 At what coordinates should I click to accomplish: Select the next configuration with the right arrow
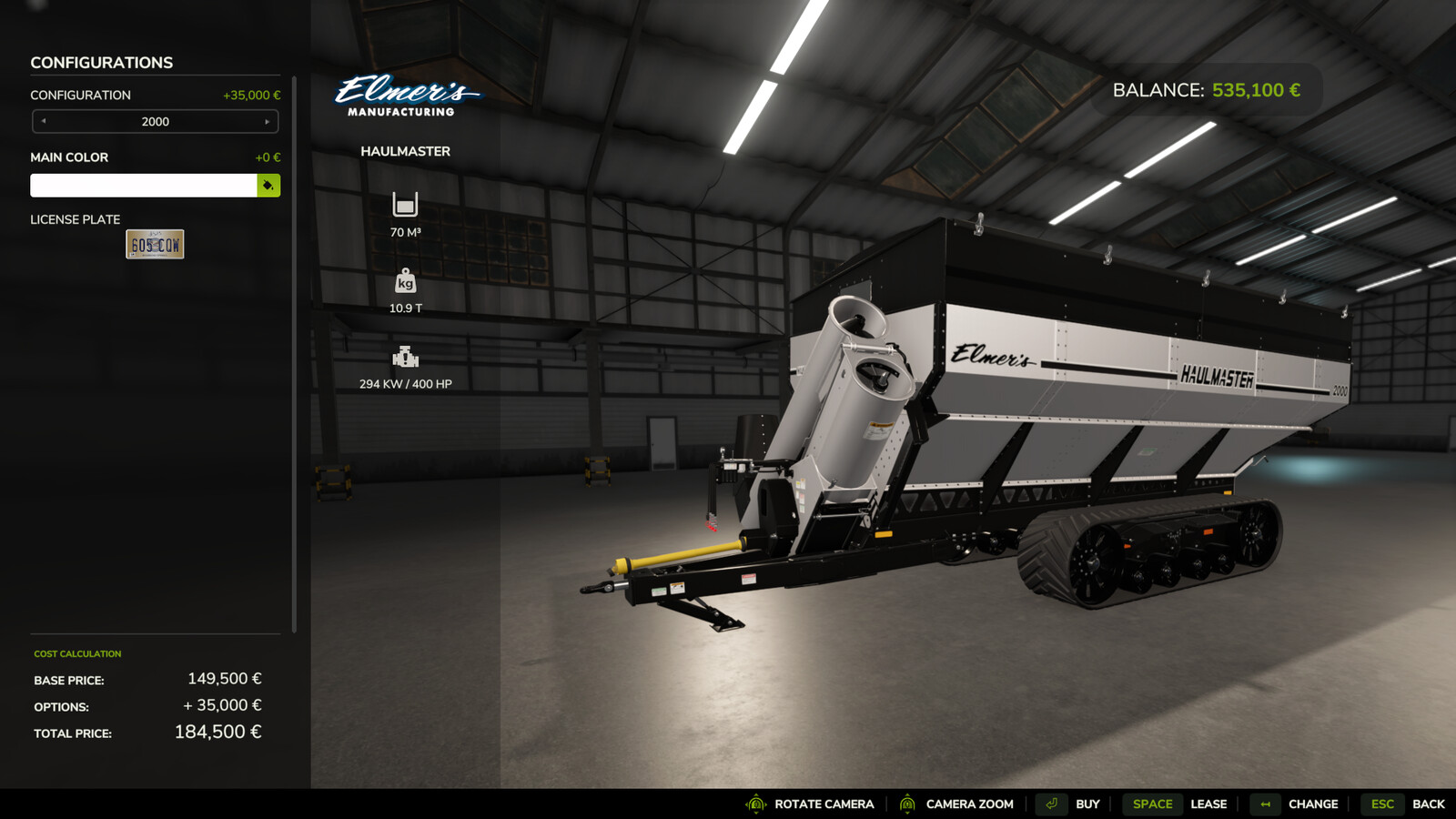(x=267, y=121)
